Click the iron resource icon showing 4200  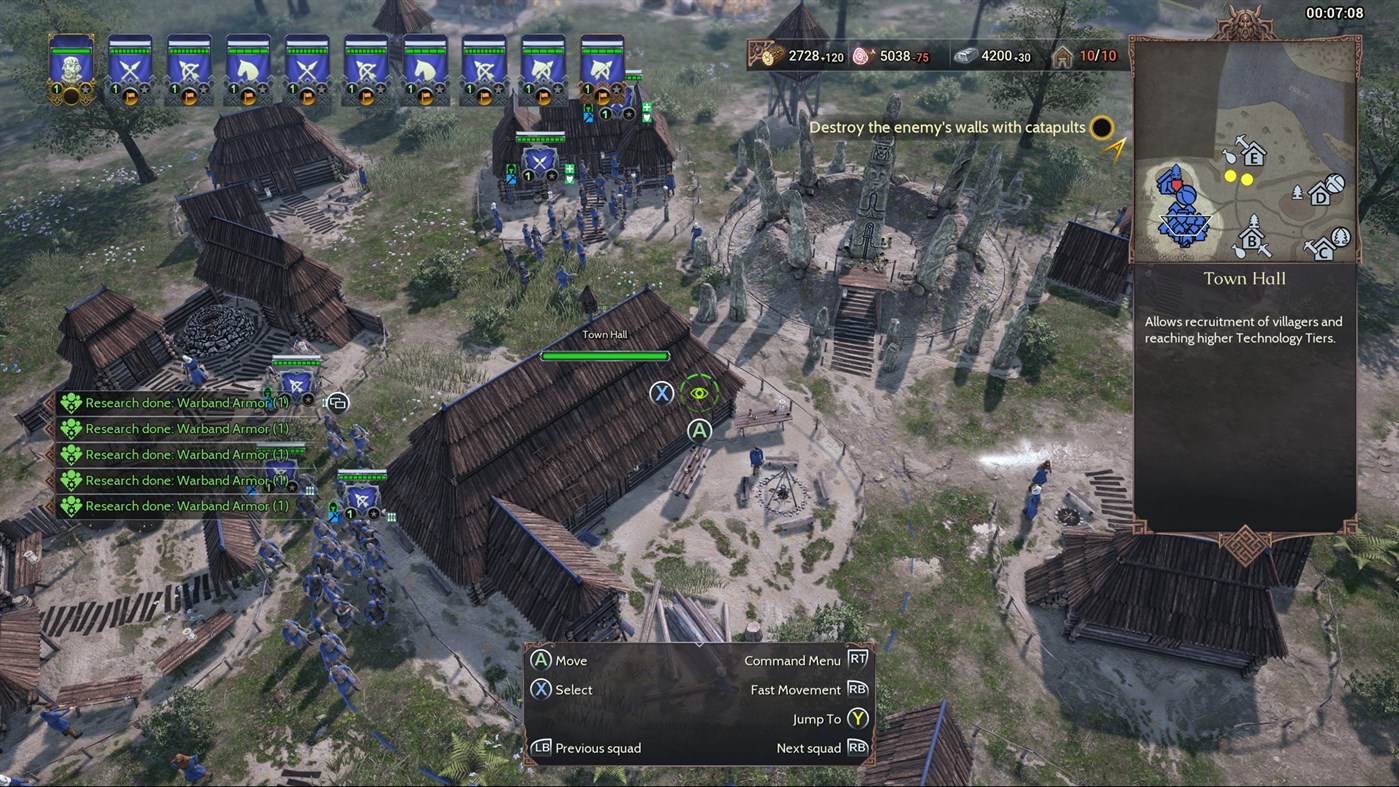coord(966,55)
